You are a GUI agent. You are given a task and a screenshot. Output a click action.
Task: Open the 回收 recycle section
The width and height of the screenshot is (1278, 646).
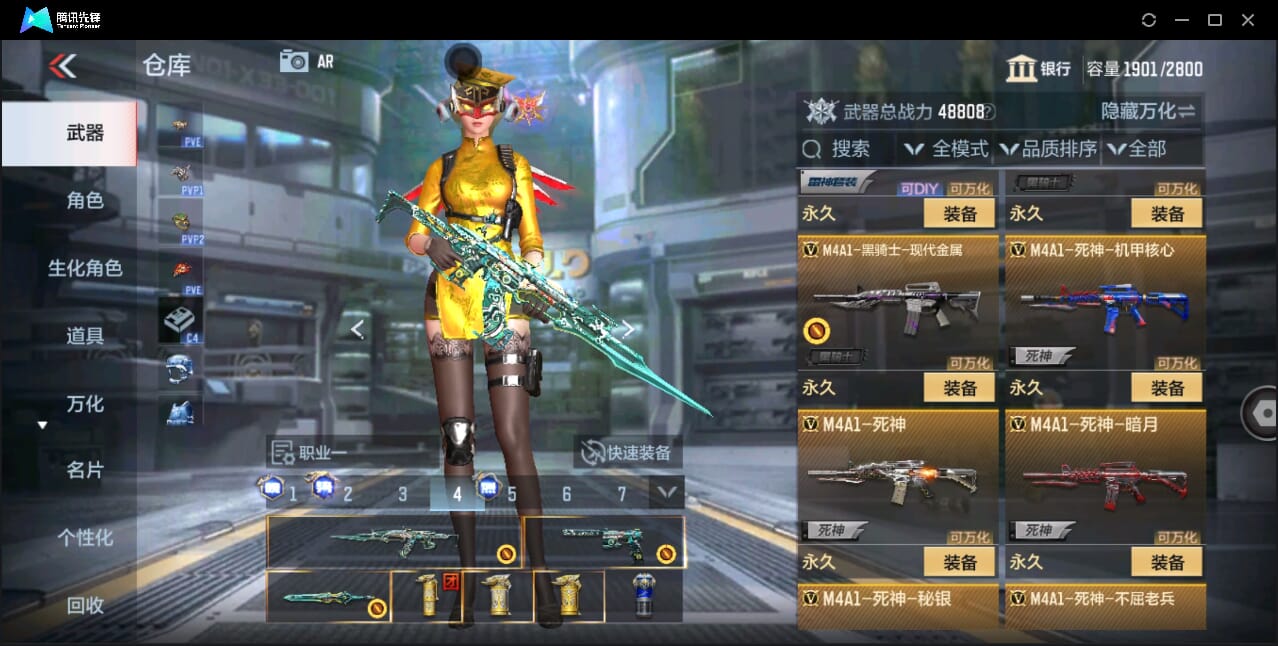[x=85, y=604]
